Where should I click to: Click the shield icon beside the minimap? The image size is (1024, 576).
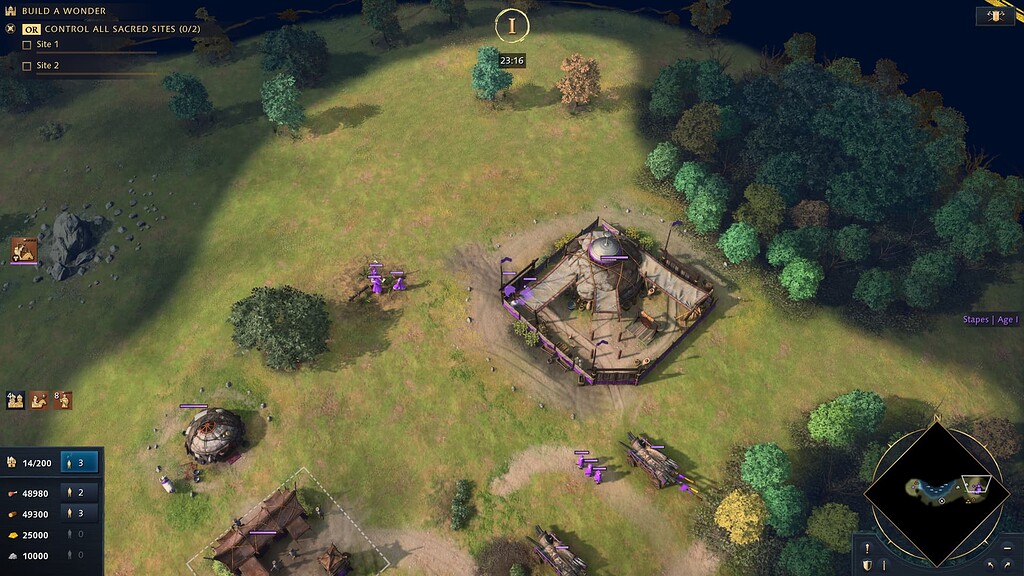pyautogui.click(x=868, y=565)
